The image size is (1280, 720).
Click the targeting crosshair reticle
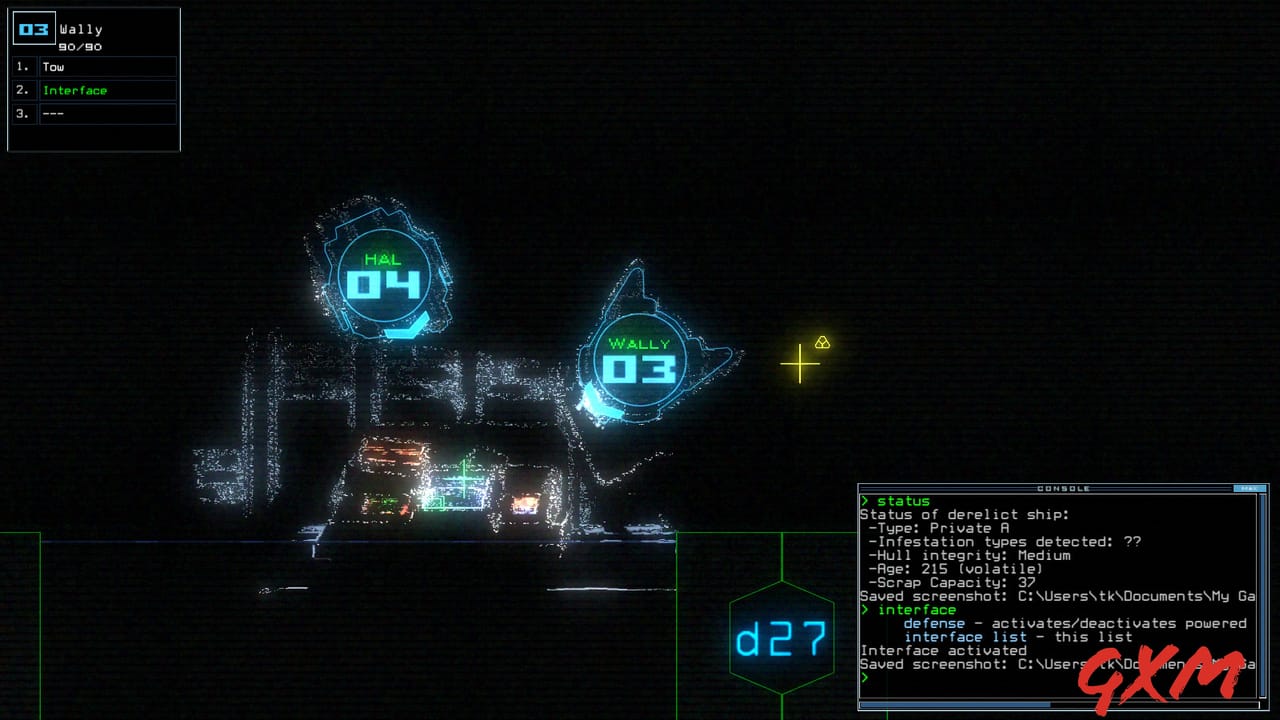(800, 364)
